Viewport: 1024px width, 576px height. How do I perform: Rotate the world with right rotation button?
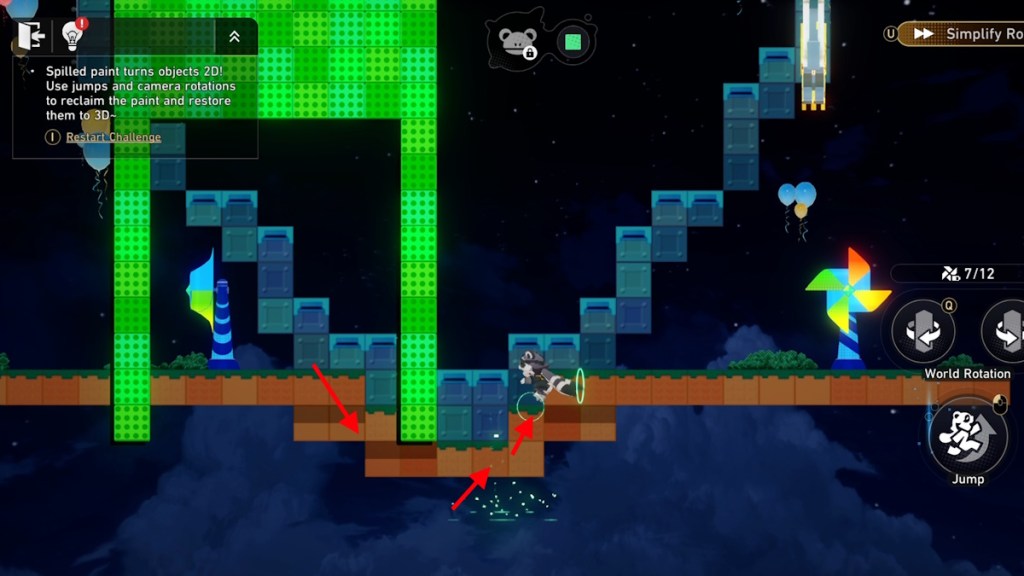click(x=1006, y=331)
